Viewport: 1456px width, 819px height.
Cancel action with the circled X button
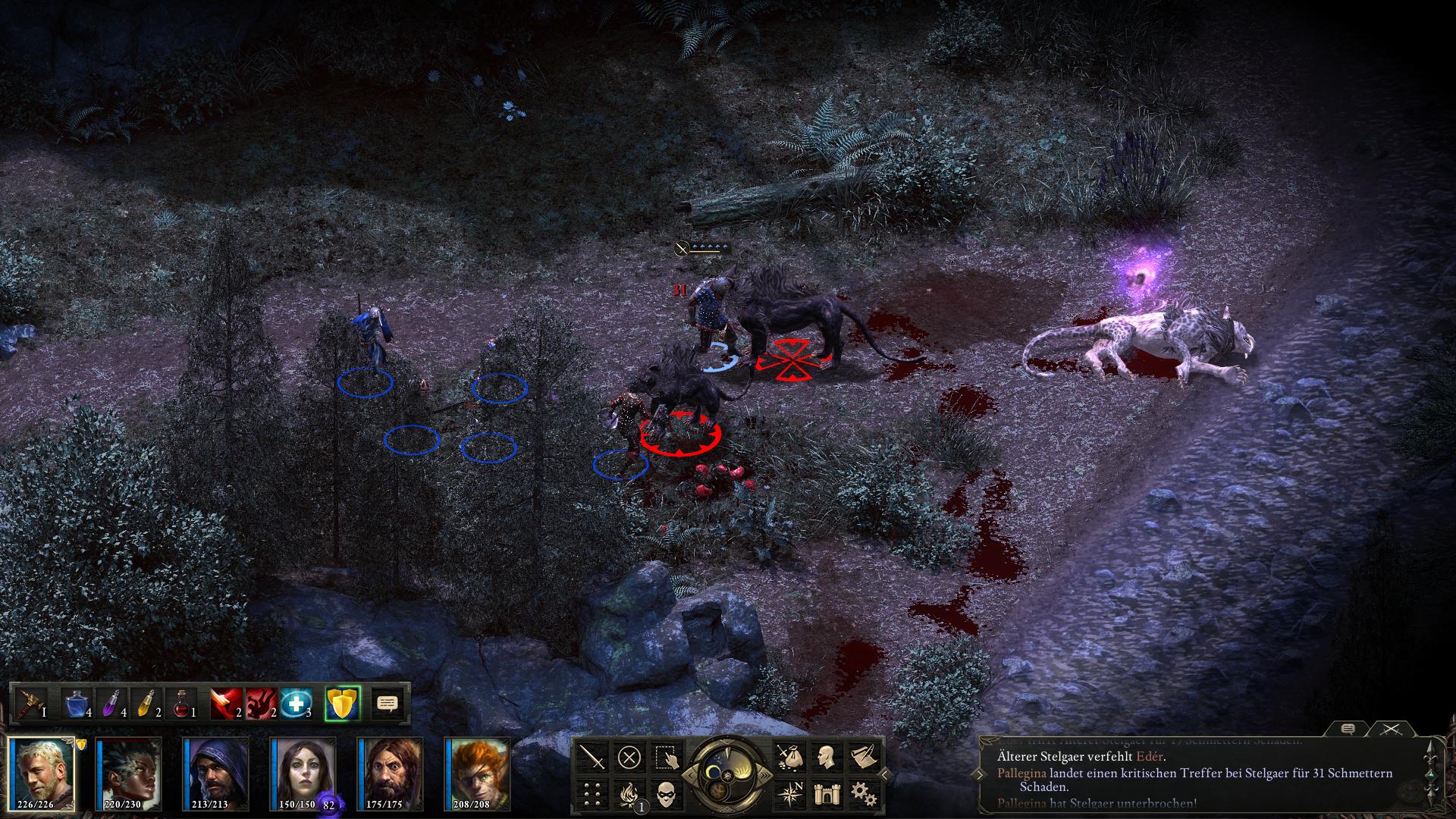(629, 757)
